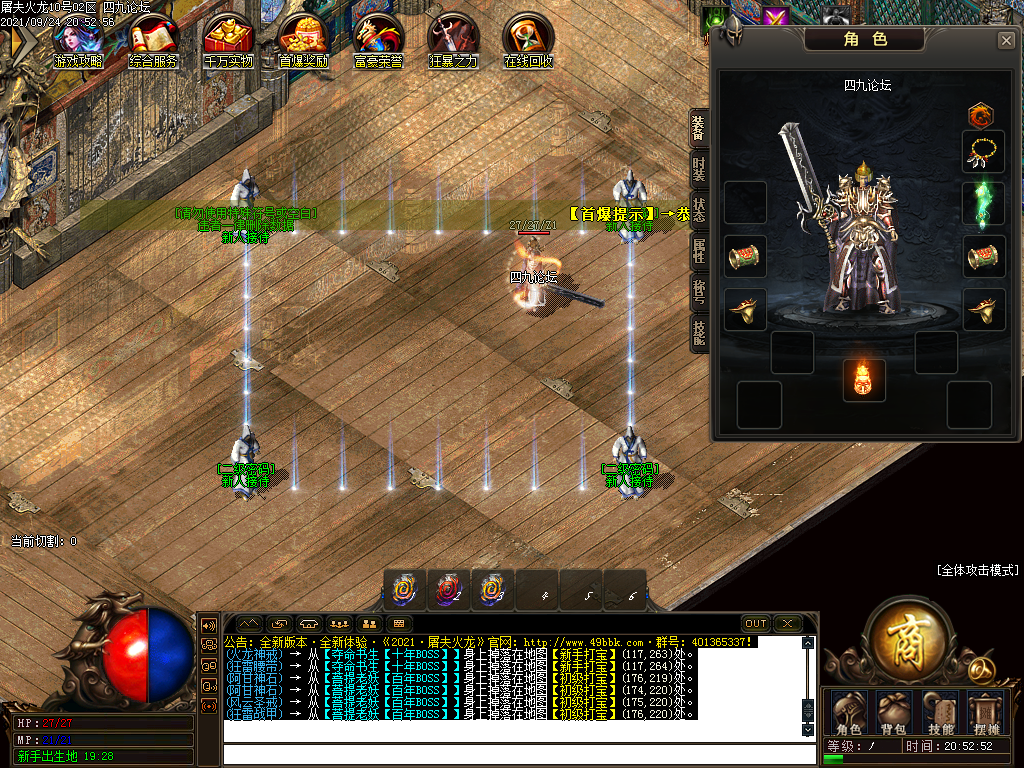Click the OUT button above chat
This screenshot has height=768, width=1024.
756,623
